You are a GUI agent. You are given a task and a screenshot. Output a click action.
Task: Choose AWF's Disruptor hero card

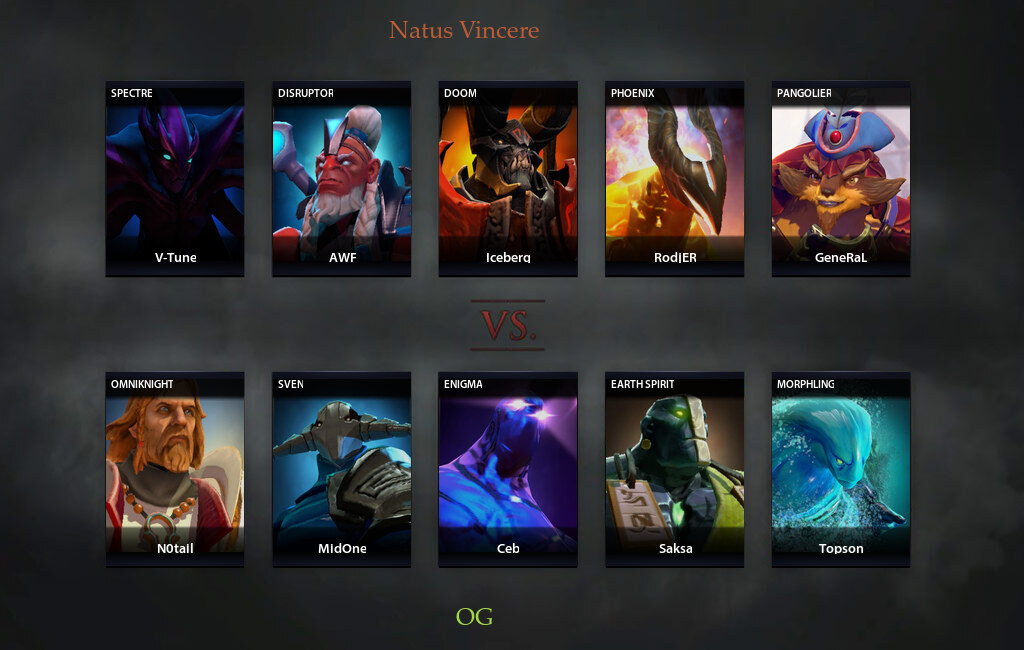coord(342,178)
